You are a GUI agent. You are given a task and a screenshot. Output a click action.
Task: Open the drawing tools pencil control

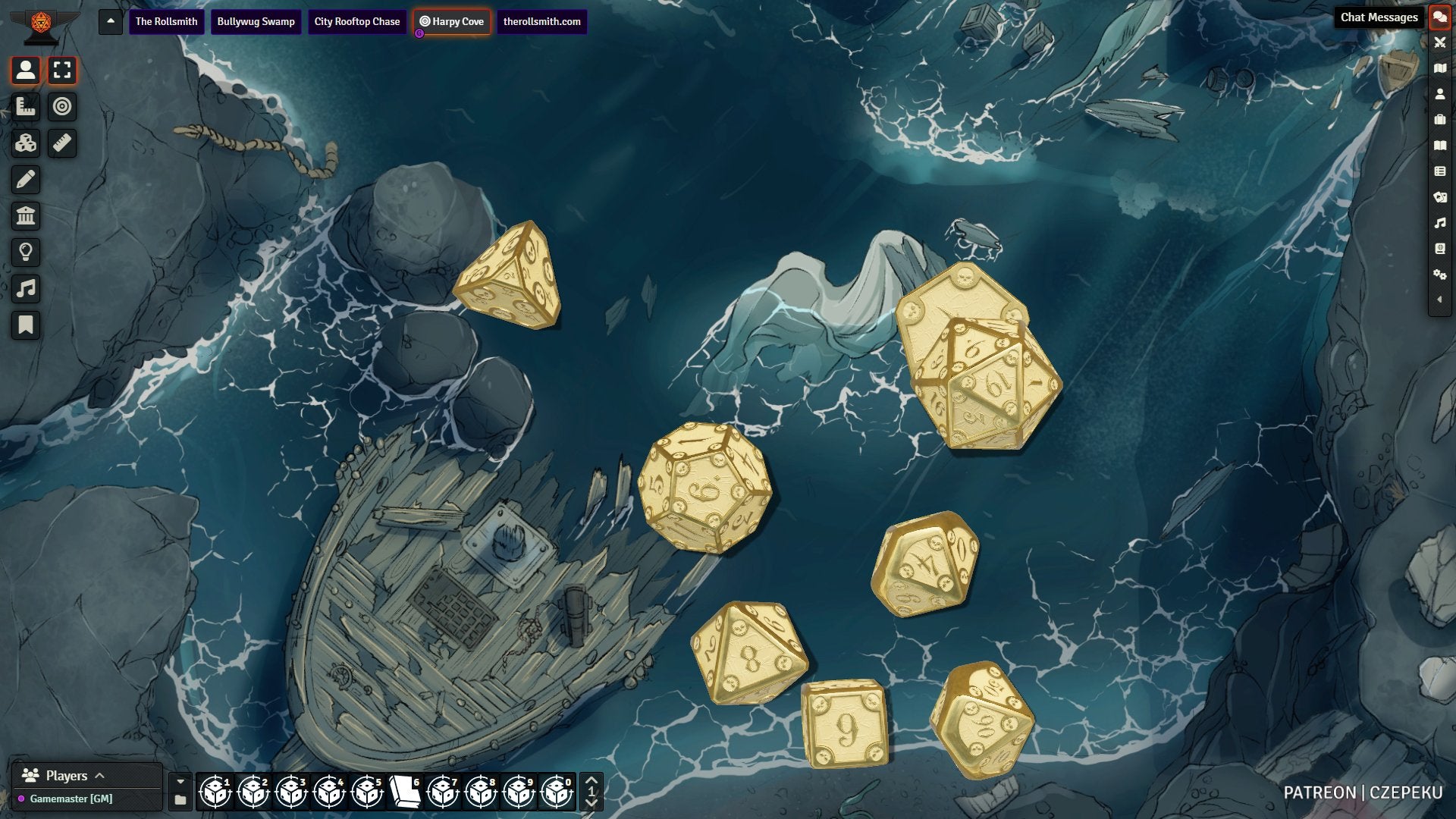pyautogui.click(x=26, y=180)
